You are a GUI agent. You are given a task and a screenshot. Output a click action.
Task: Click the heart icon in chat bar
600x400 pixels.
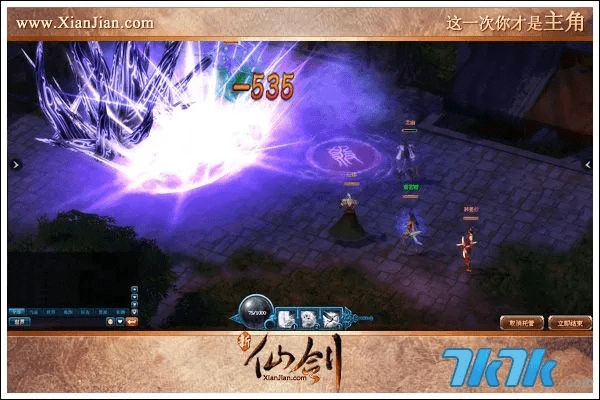click(120, 322)
